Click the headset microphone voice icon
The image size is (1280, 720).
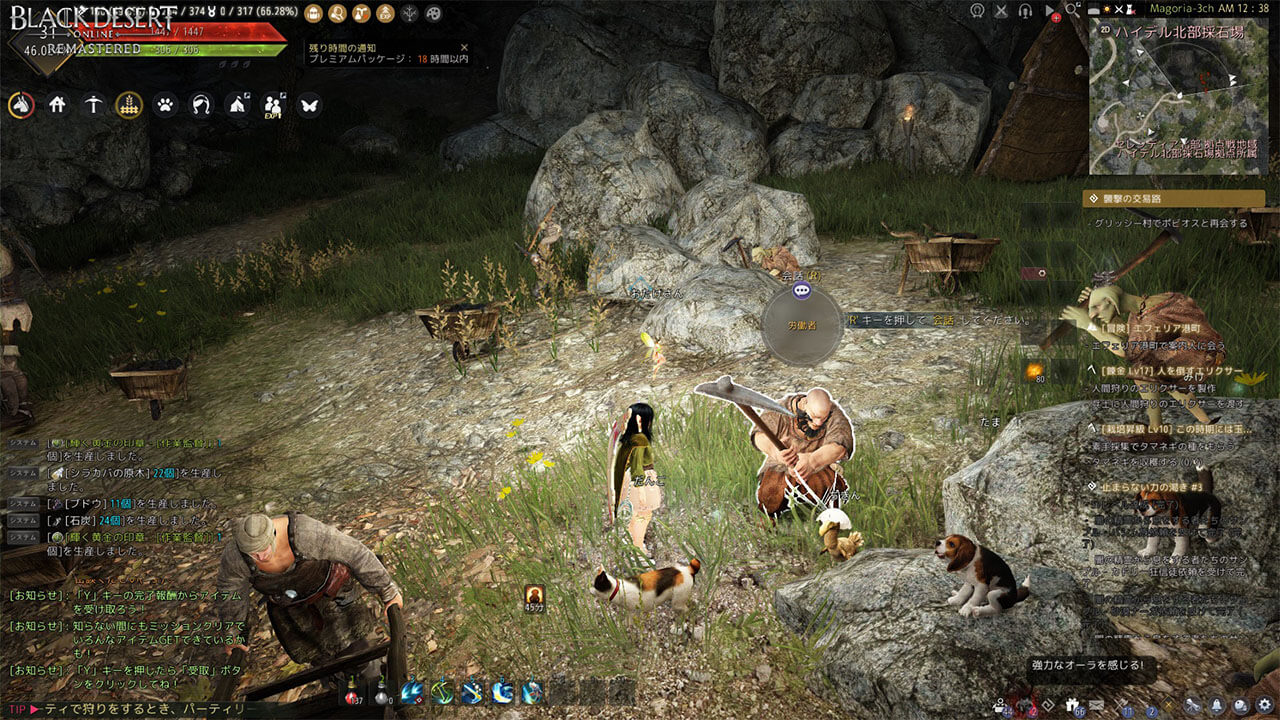tap(1025, 10)
